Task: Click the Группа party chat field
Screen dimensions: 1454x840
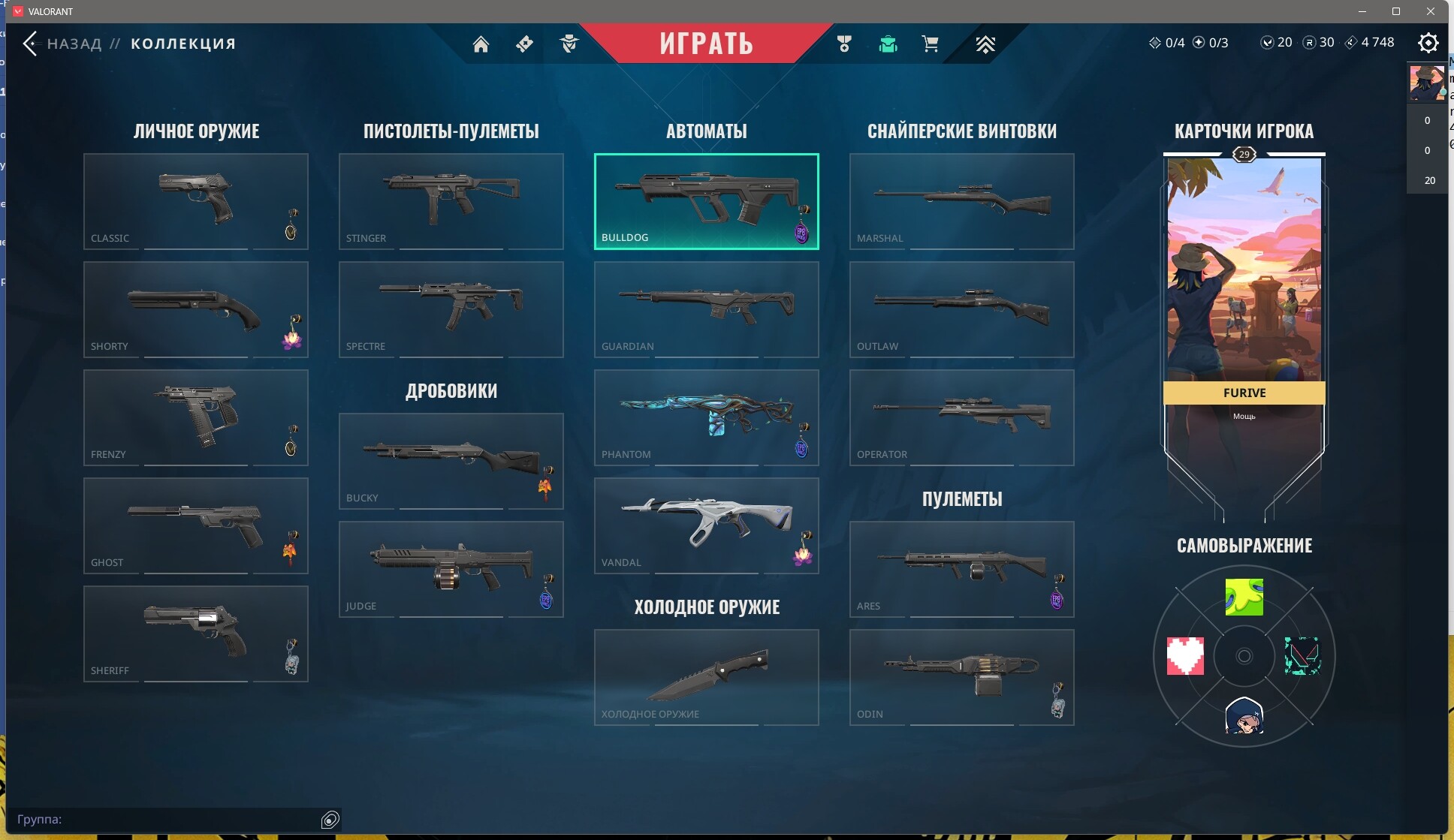Action: click(165, 819)
